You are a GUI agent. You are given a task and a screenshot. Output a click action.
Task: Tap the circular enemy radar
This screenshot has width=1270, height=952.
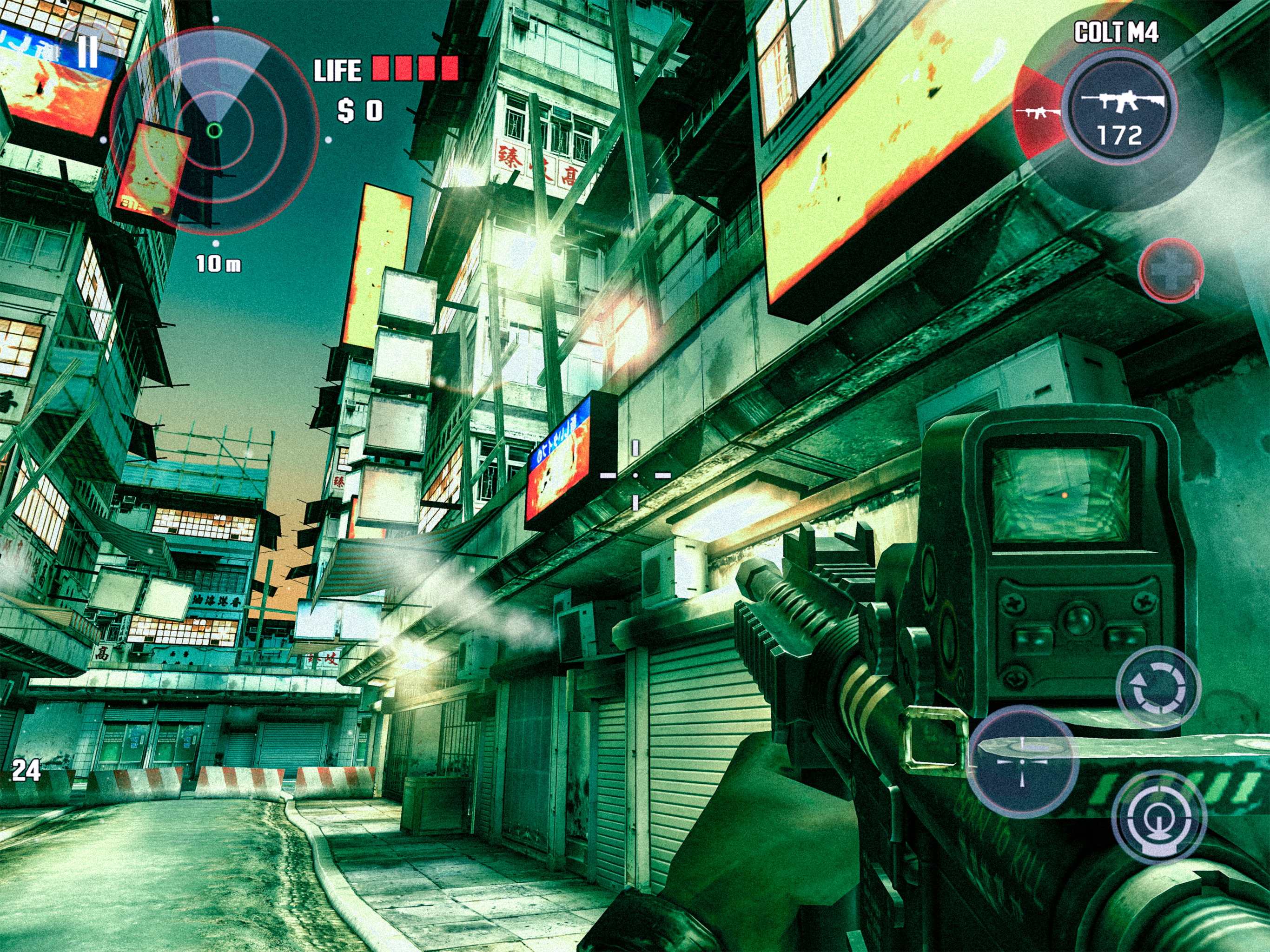214,131
